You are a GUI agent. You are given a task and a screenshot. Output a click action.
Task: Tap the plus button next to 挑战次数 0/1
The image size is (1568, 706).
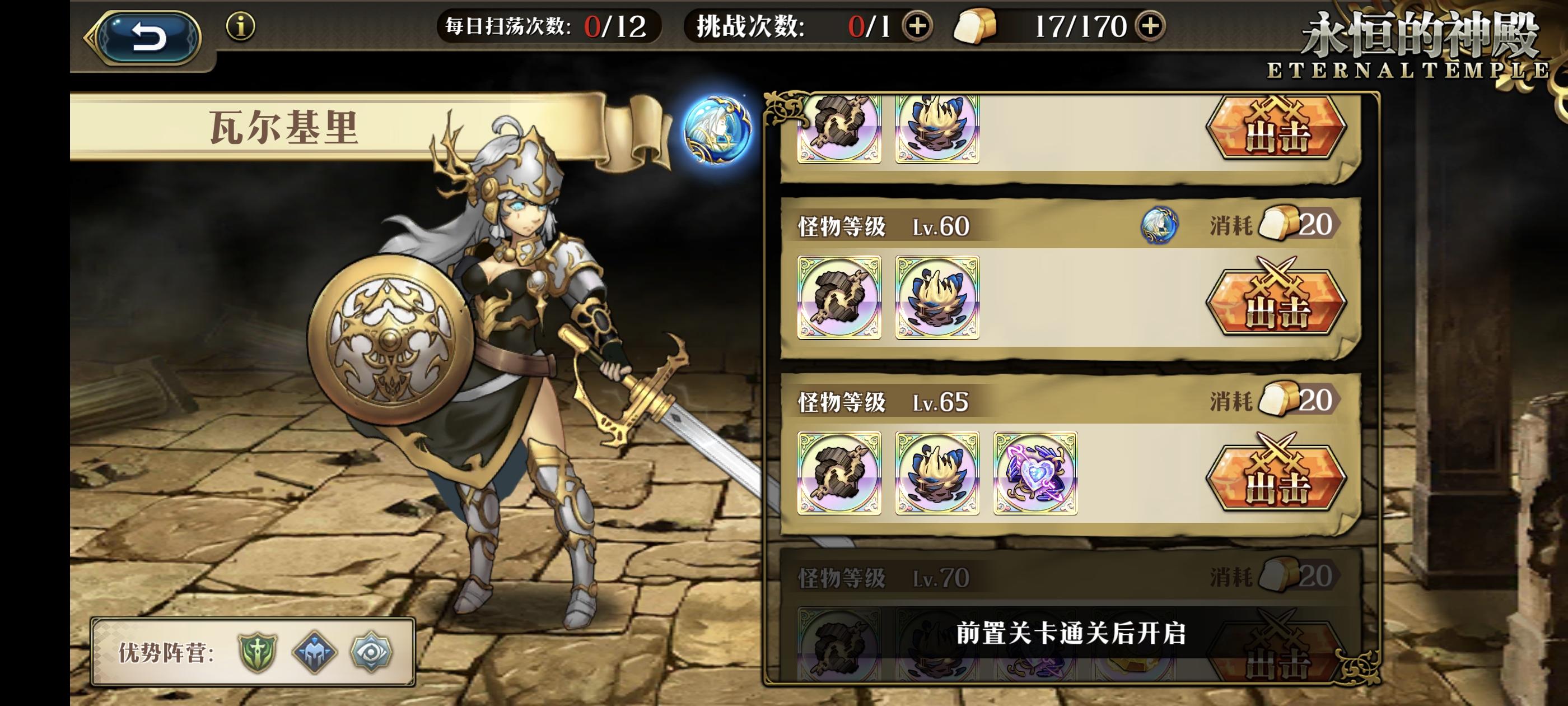(919, 27)
